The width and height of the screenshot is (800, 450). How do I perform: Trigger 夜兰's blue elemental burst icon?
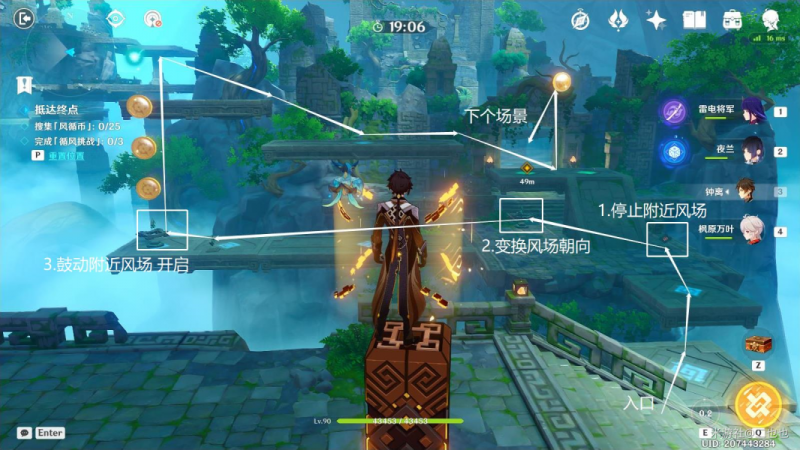(672, 150)
